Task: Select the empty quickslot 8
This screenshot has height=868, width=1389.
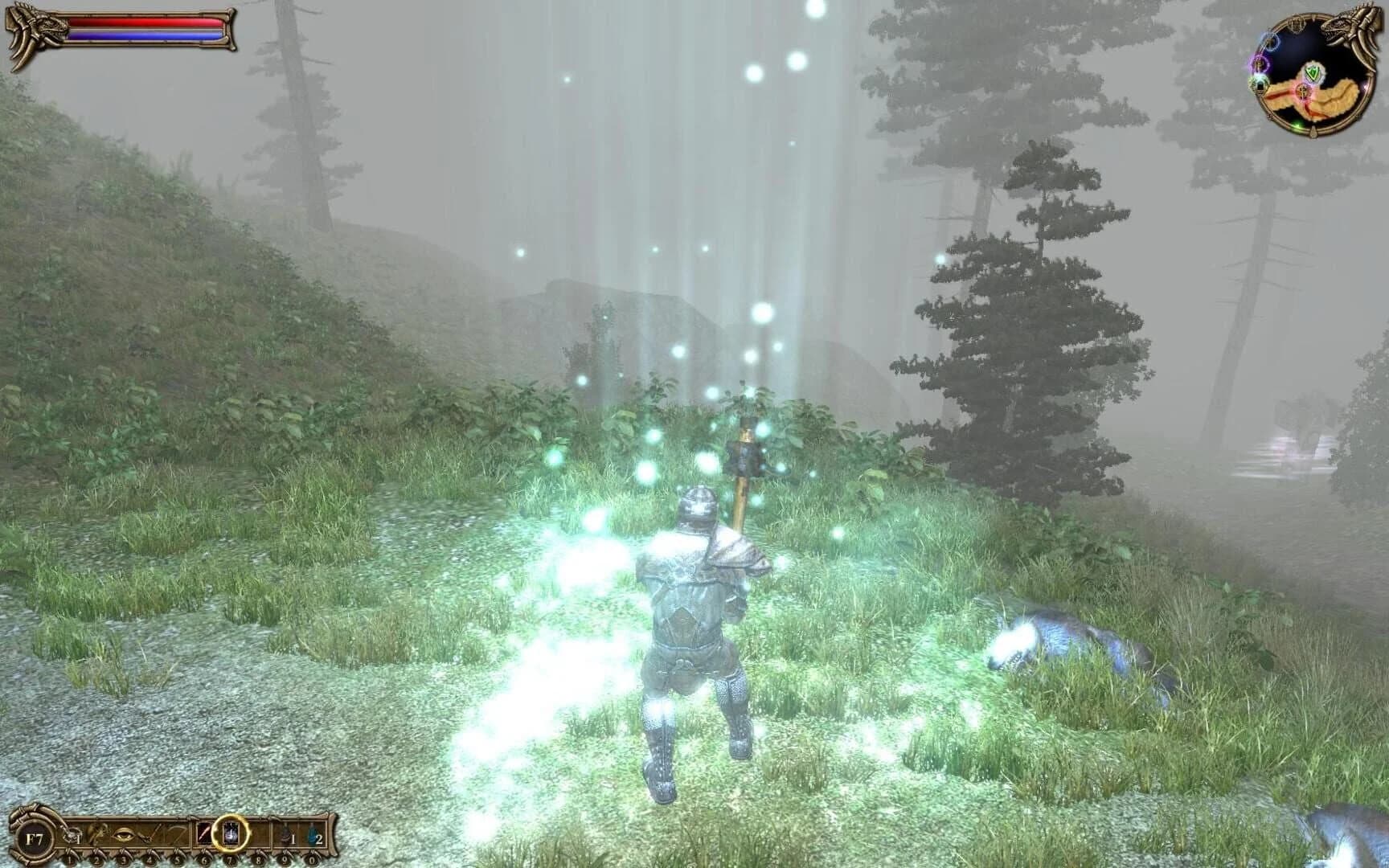Action: [x=260, y=834]
